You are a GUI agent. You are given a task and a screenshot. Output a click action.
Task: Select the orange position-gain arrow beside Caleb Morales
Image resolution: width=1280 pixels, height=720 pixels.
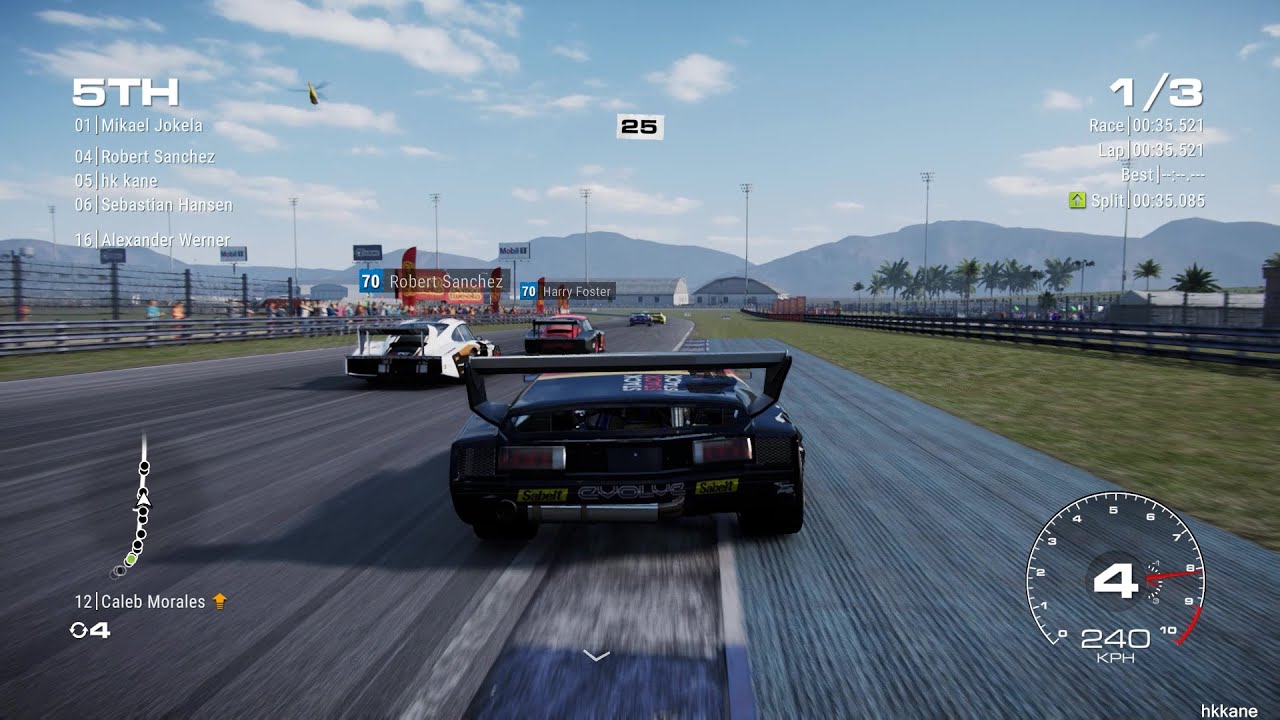(x=222, y=601)
